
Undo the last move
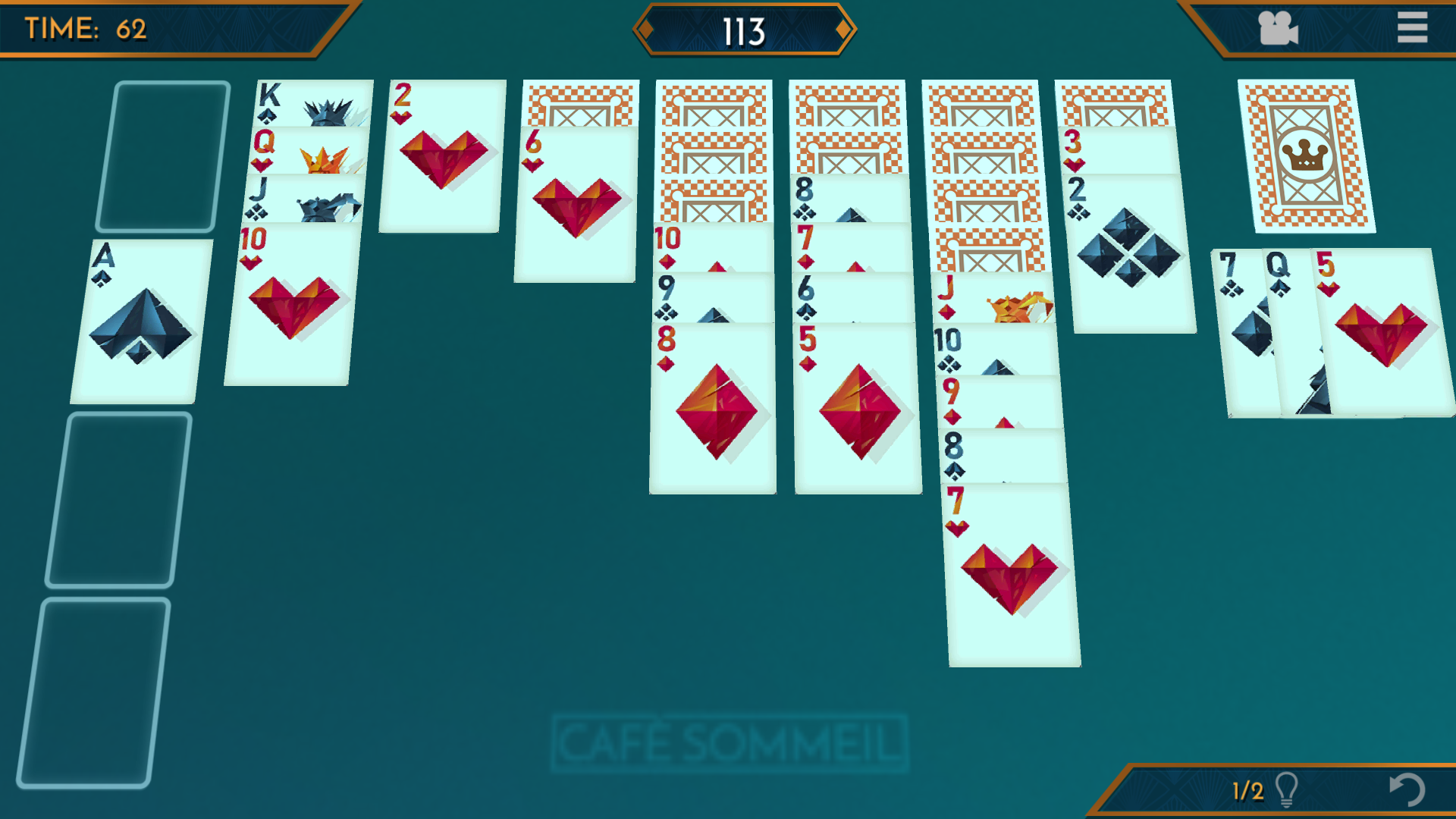point(1407,789)
